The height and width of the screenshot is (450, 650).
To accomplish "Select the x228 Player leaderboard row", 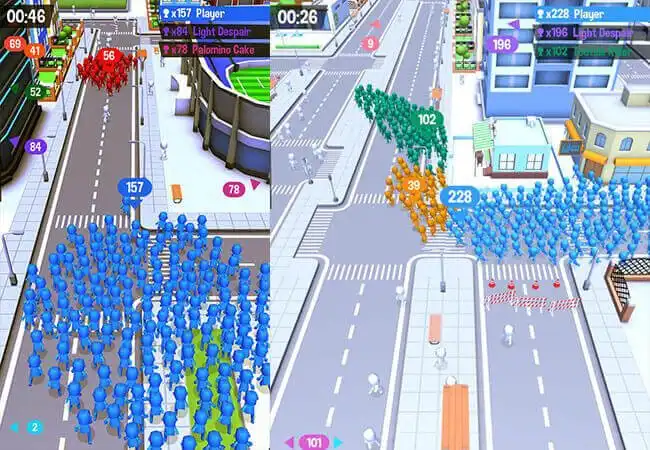I will point(590,15).
